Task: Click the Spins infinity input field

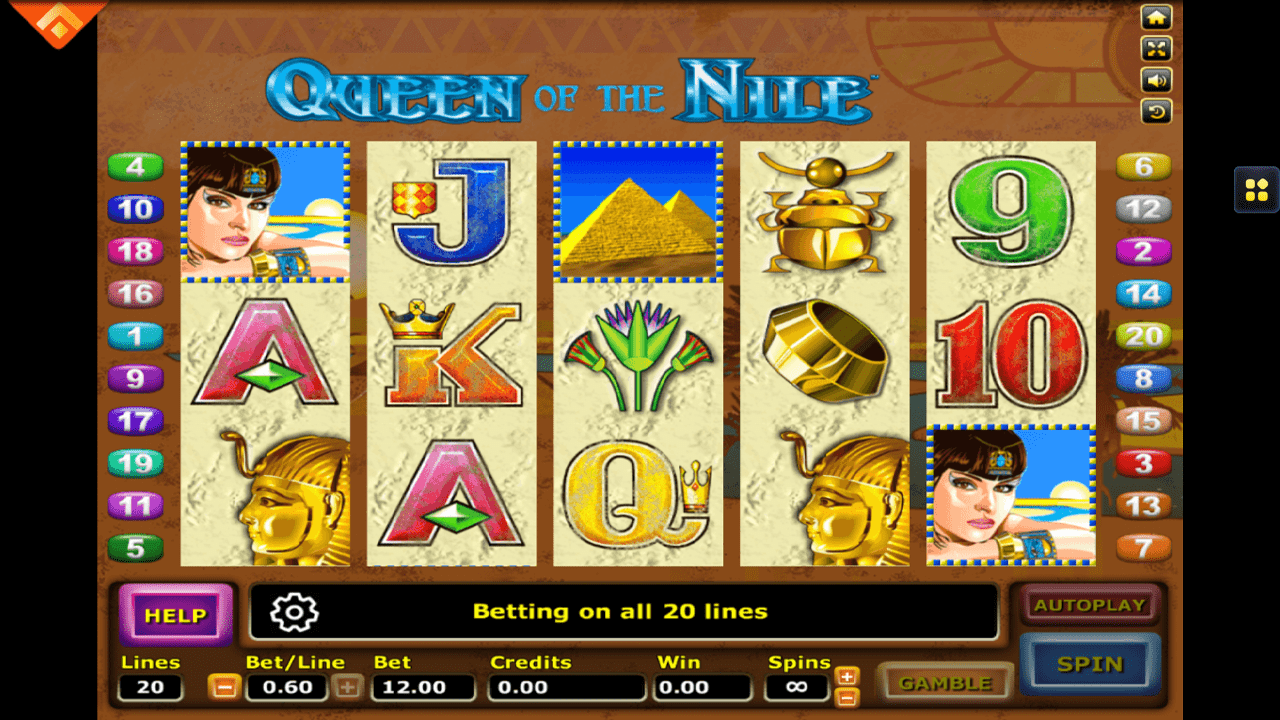Action: tap(797, 687)
